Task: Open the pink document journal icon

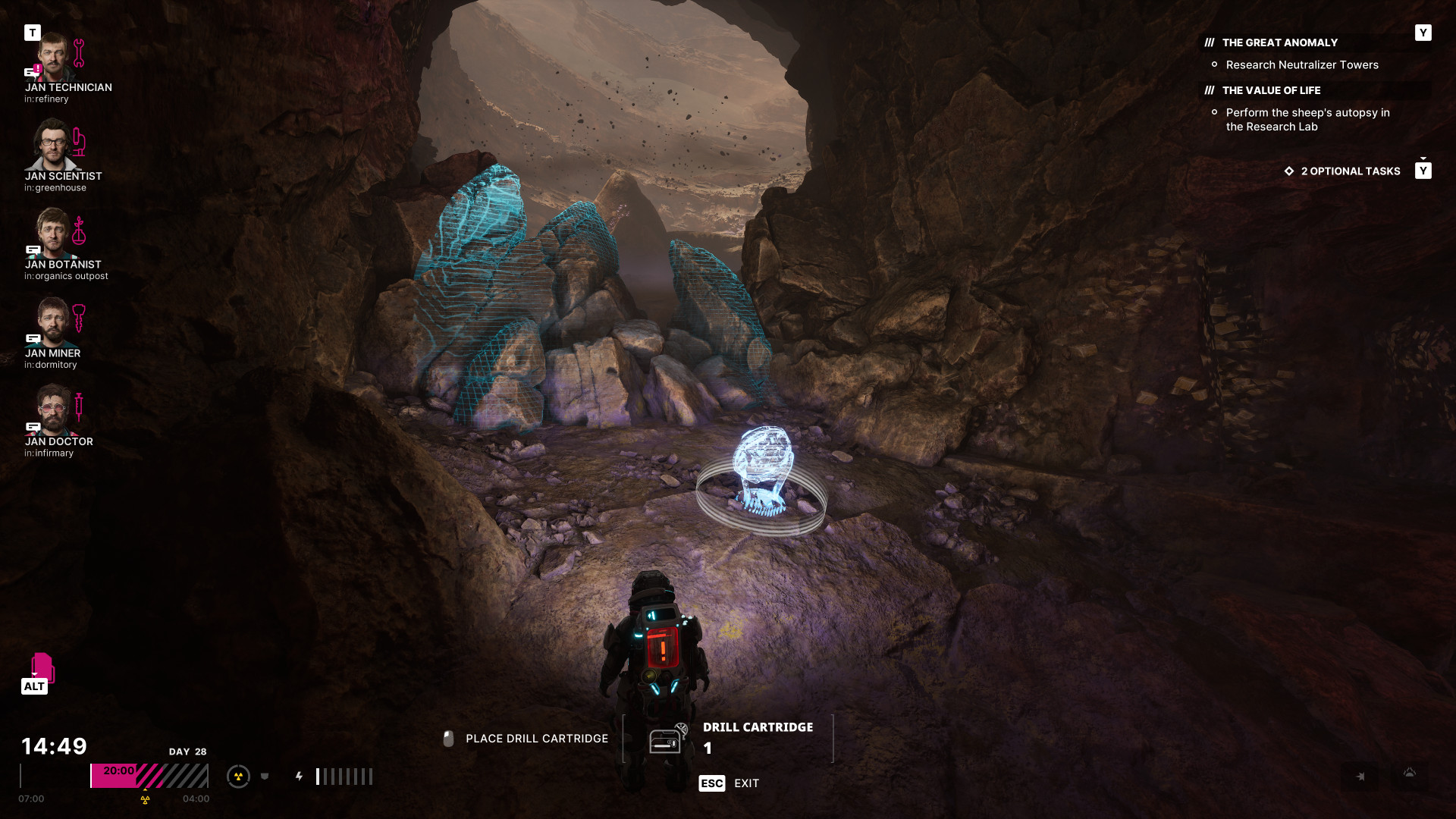Action: [x=42, y=667]
